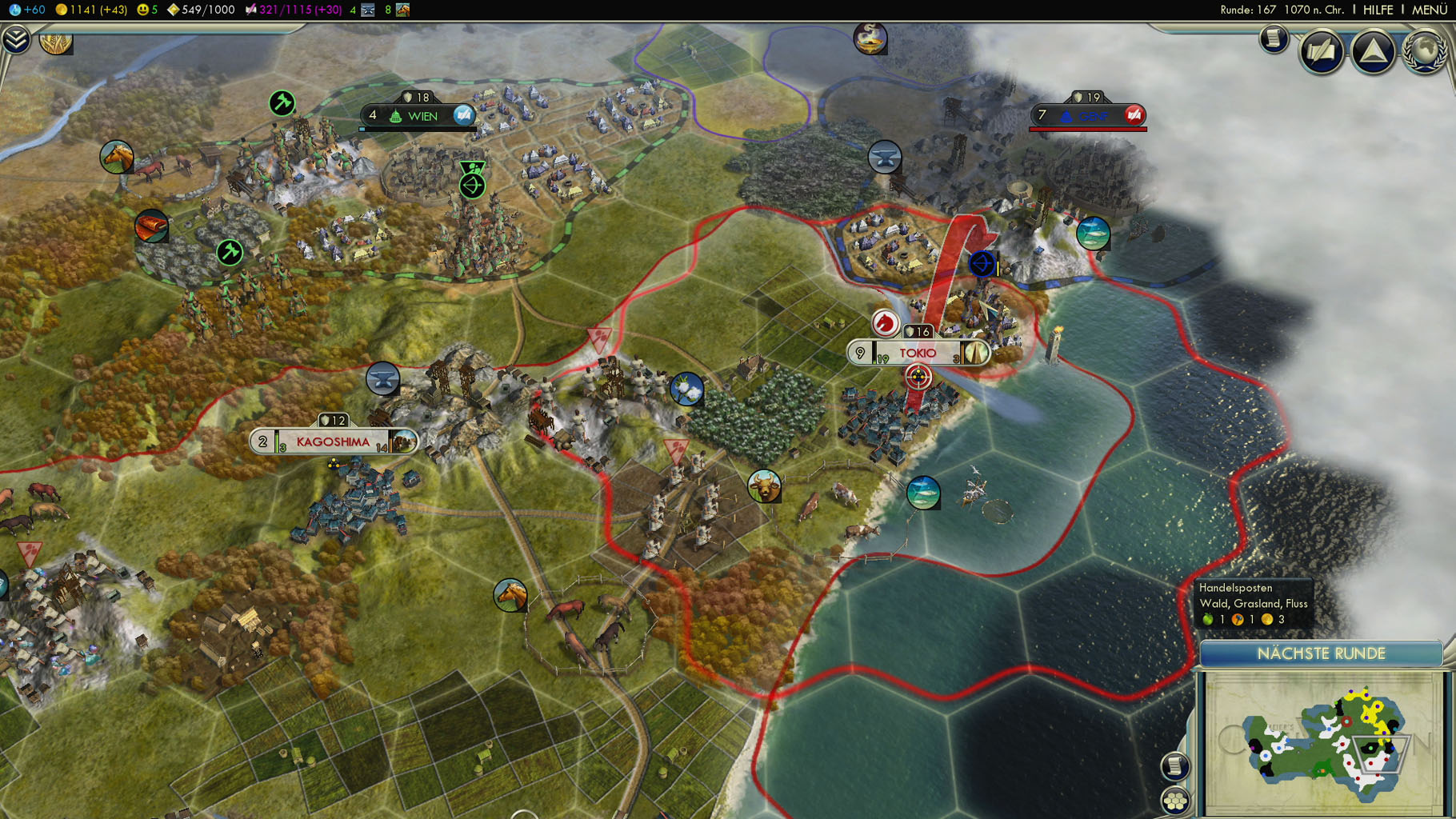The width and height of the screenshot is (1456, 819).
Task: Select the globe with laurel wreath button
Action: coord(1424,53)
